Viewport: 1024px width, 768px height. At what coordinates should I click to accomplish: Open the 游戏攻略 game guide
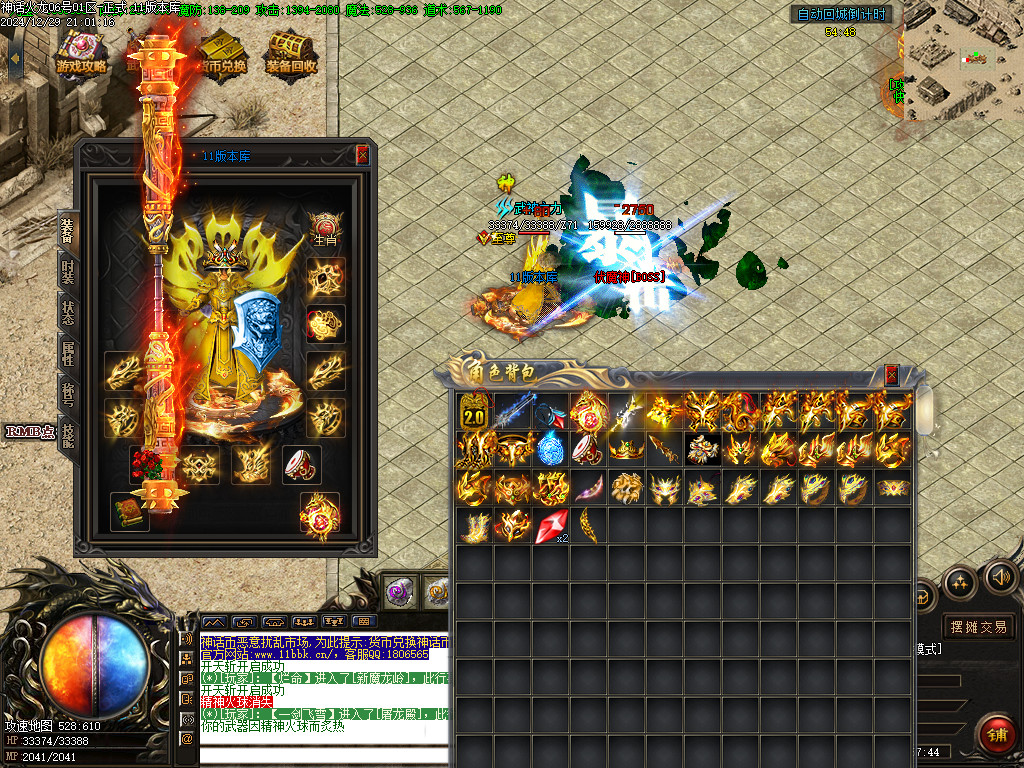click(x=81, y=50)
